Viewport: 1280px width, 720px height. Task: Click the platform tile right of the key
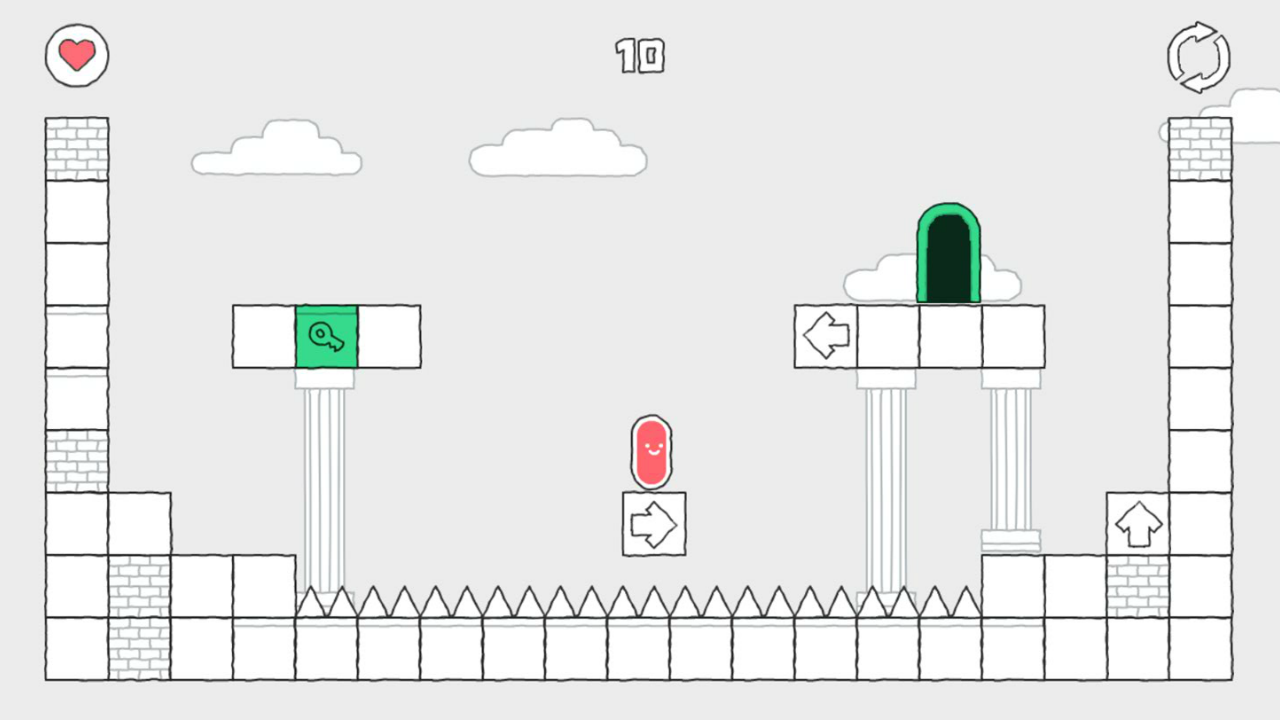click(390, 337)
